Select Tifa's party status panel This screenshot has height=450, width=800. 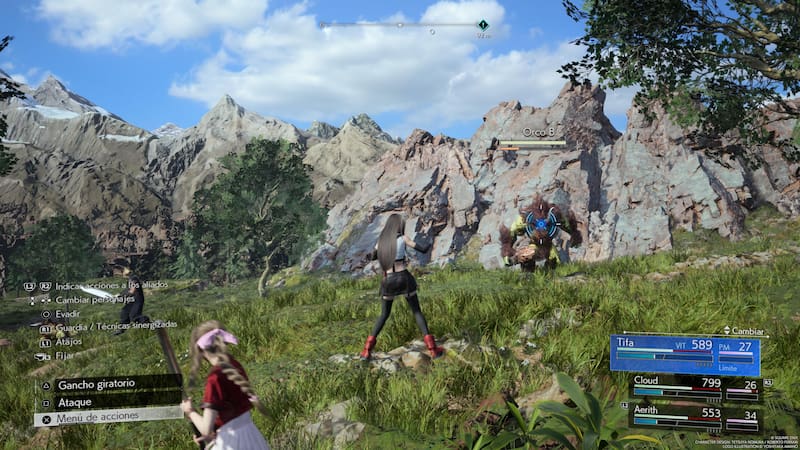pos(685,355)
